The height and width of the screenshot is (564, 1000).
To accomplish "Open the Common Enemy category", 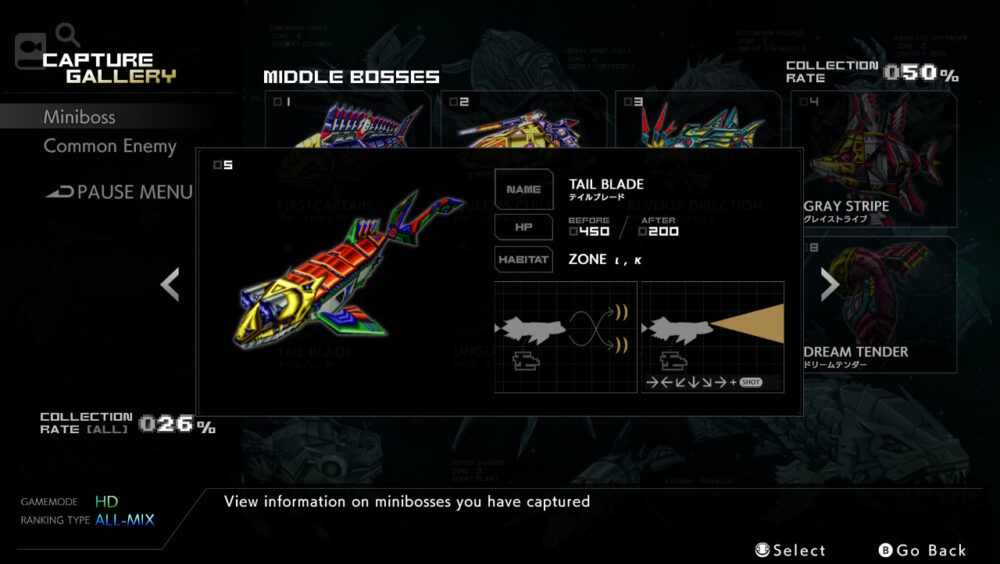I will tap(109, 146).
